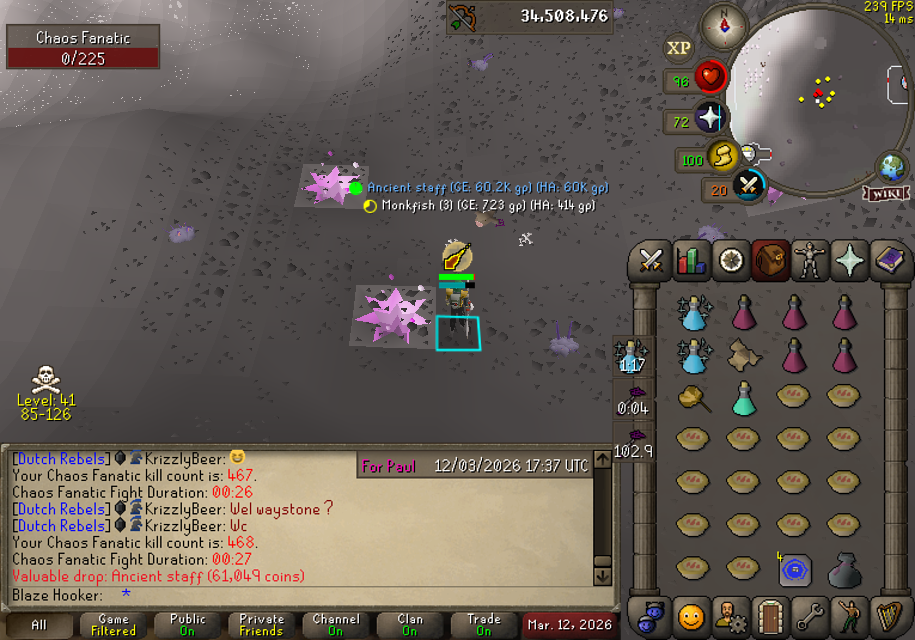
Task: Open the Logout door tab
Action: coord(770,615)
